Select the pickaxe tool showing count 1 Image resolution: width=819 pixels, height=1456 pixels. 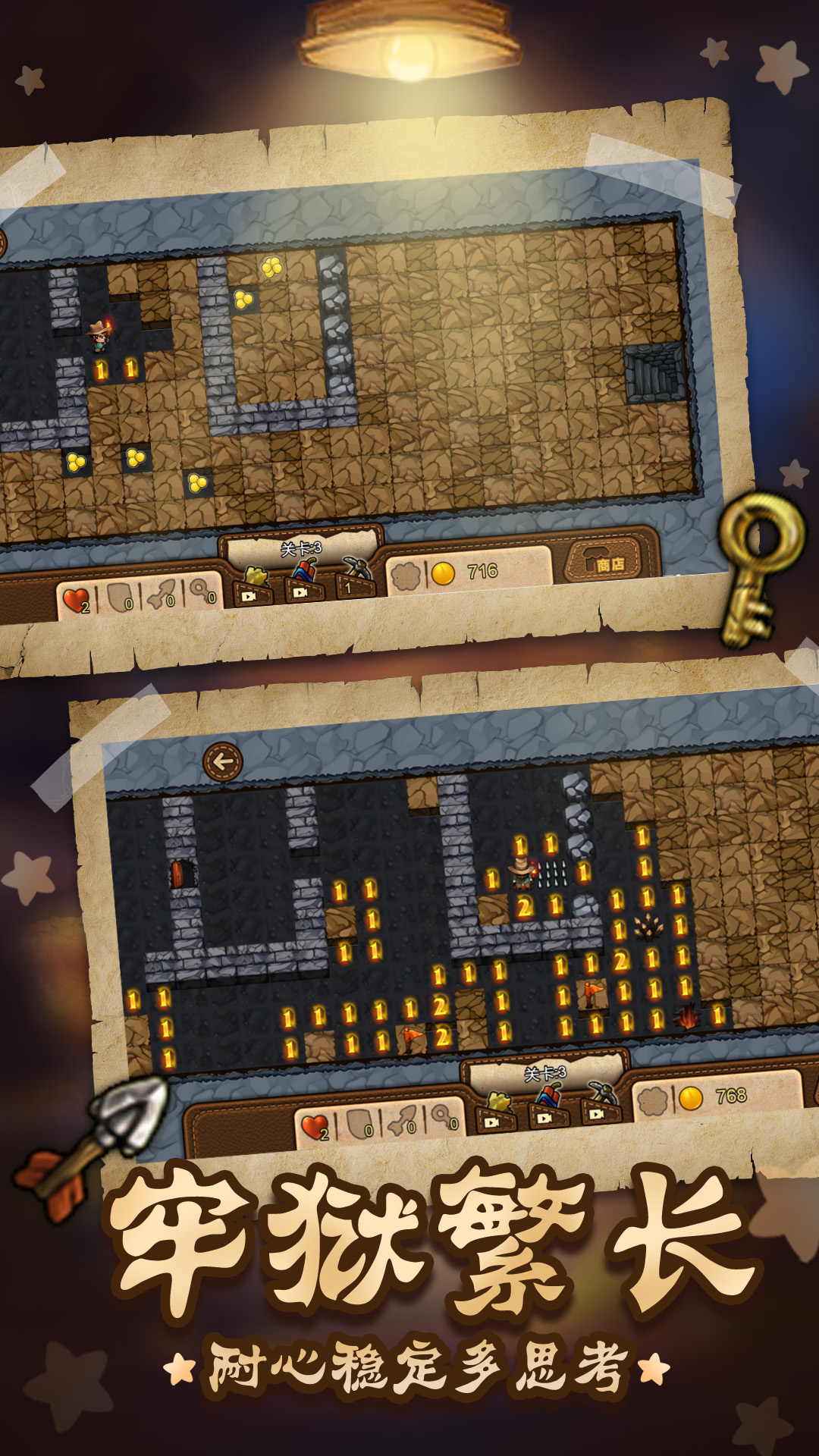tap(355, 578)
